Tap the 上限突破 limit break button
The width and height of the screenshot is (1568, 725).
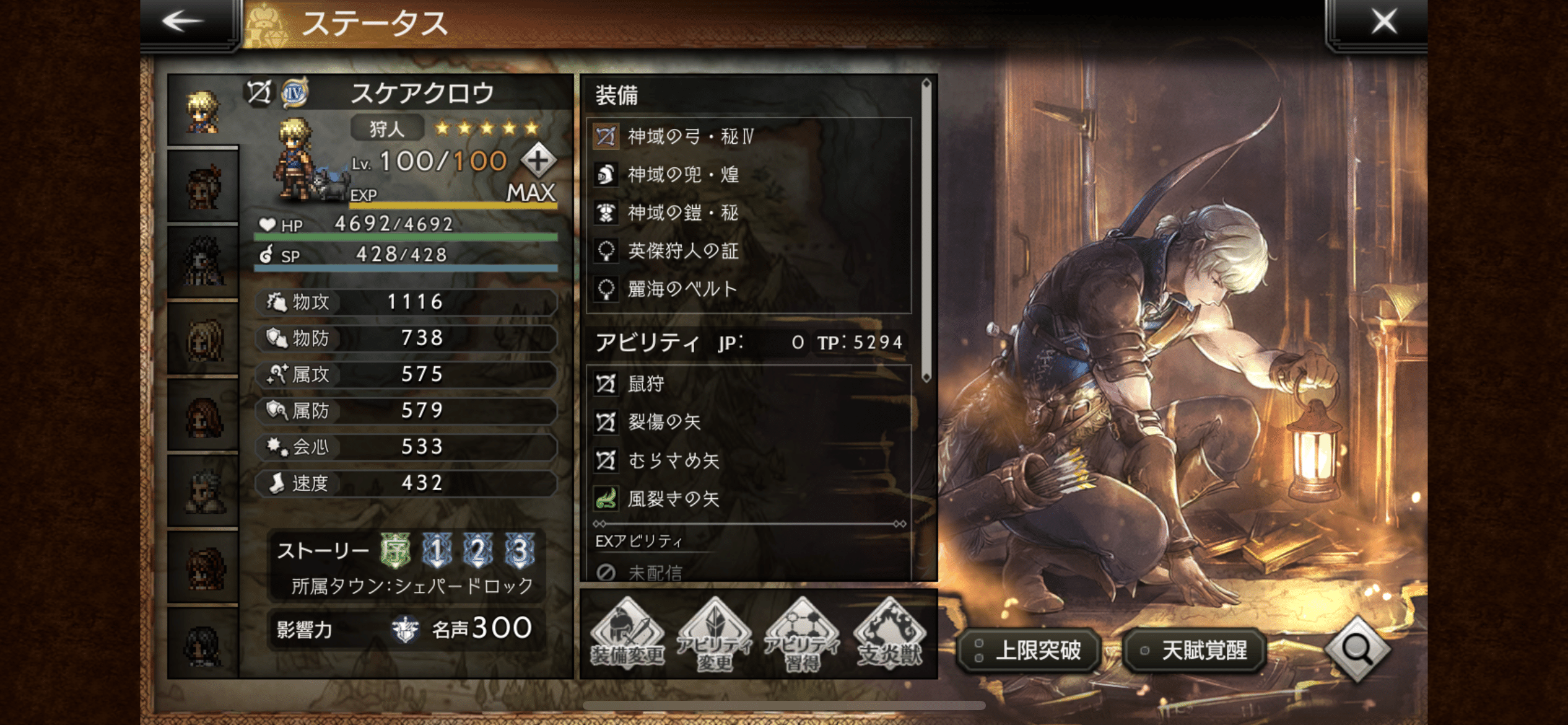point(1029,650)
